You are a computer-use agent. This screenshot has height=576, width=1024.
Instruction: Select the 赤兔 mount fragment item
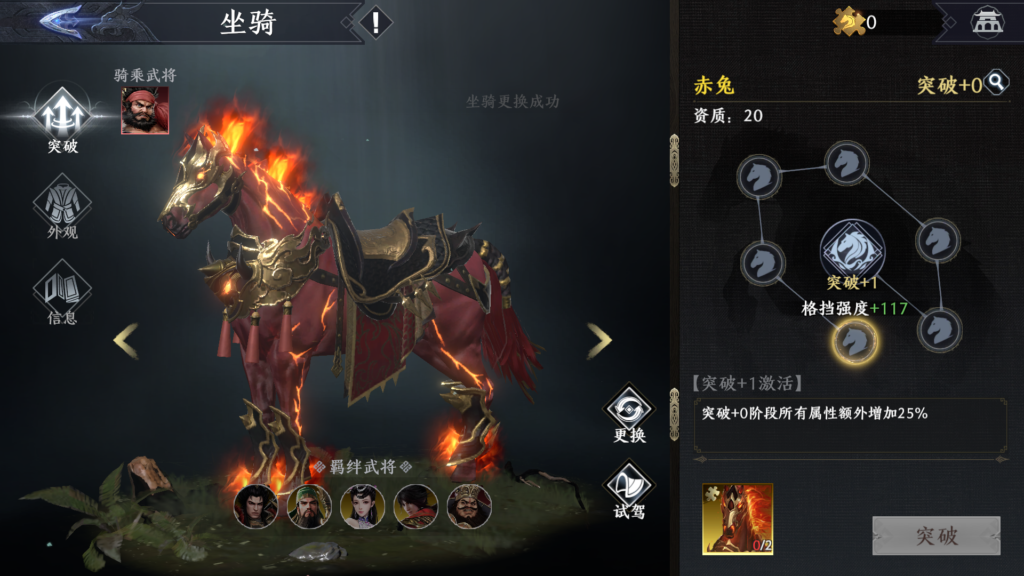pos(737,519)
